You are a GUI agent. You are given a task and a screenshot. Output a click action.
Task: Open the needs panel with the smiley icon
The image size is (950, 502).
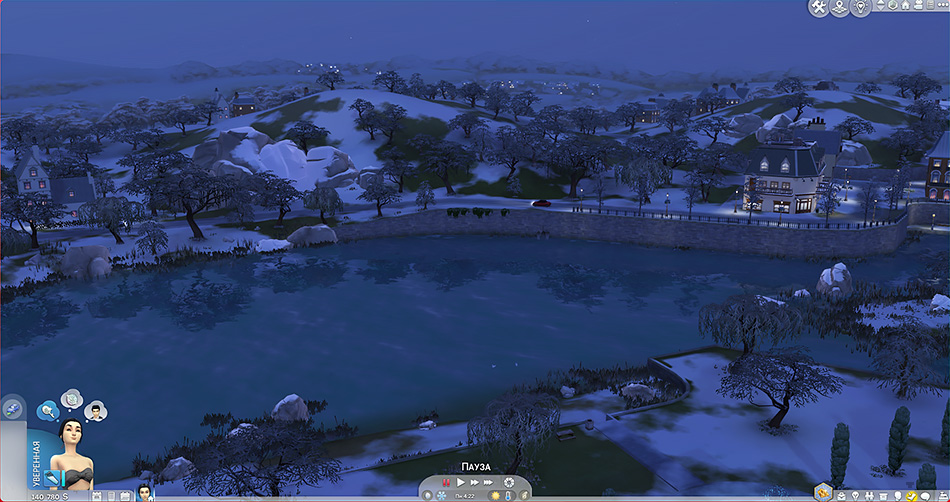(912, 496)
